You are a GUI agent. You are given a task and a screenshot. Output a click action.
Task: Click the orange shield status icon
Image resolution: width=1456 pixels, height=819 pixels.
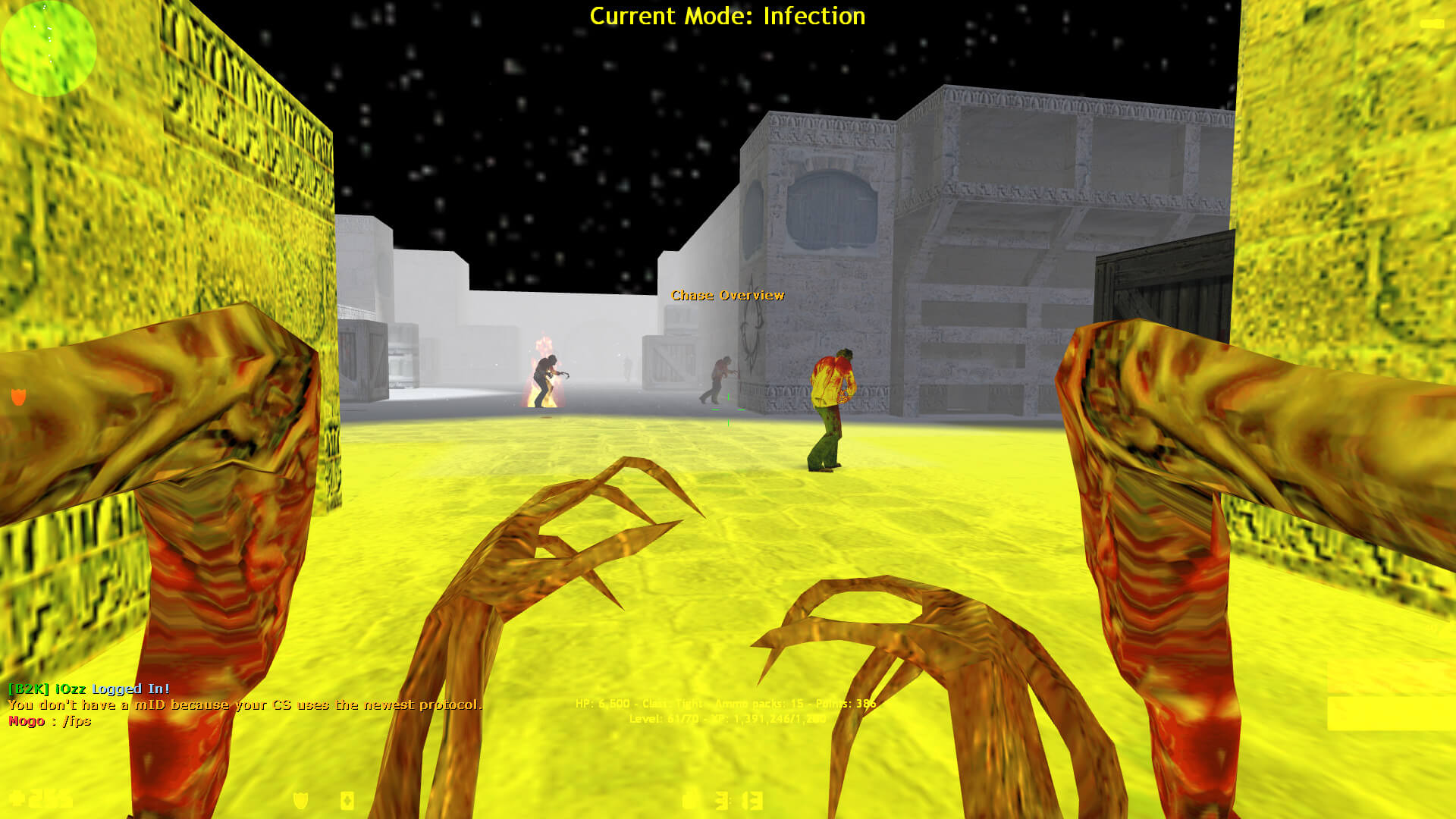19,396
